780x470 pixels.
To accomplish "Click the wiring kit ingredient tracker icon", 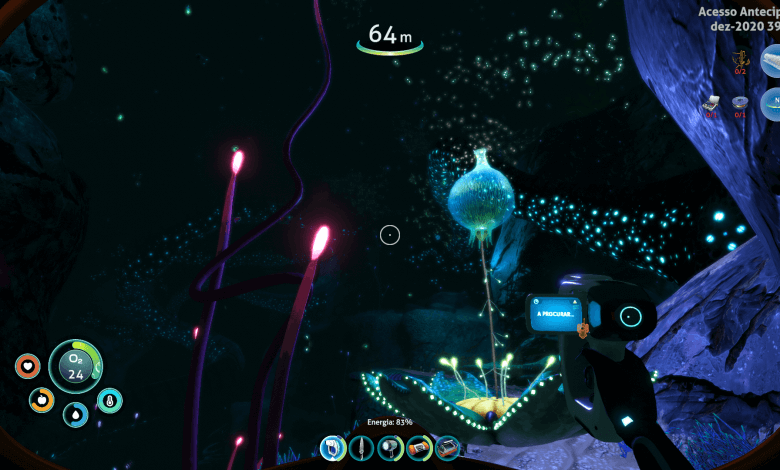I will point(711,102).
